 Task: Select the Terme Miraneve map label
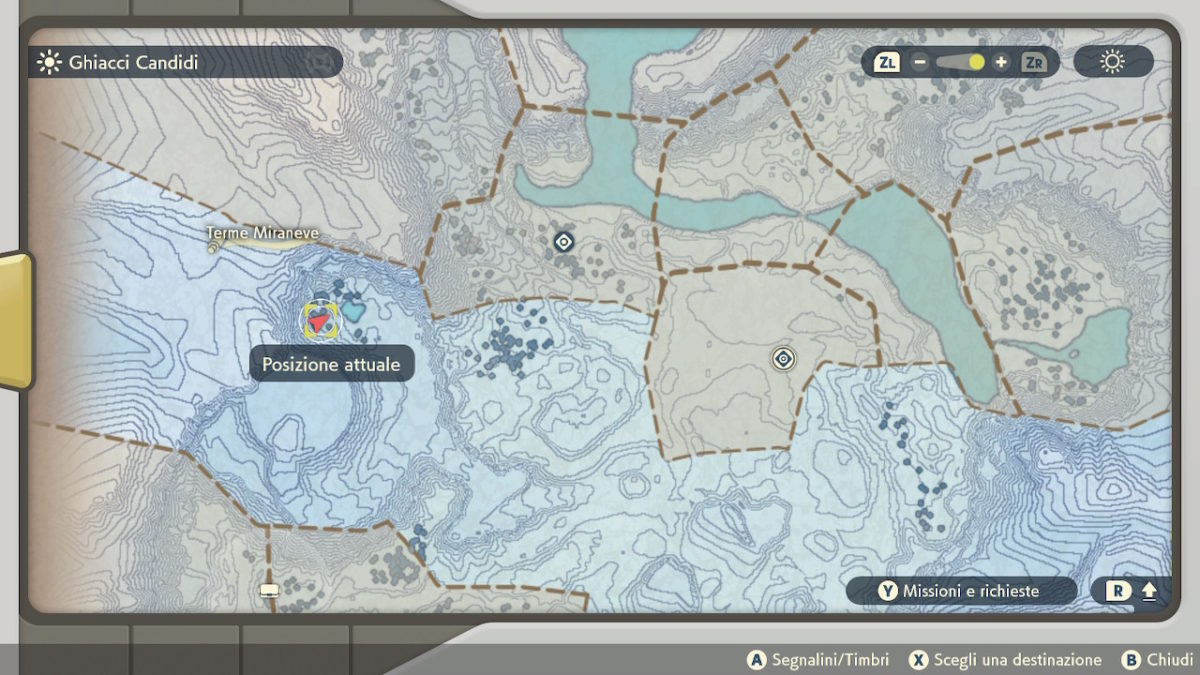[x=262, y=234]
